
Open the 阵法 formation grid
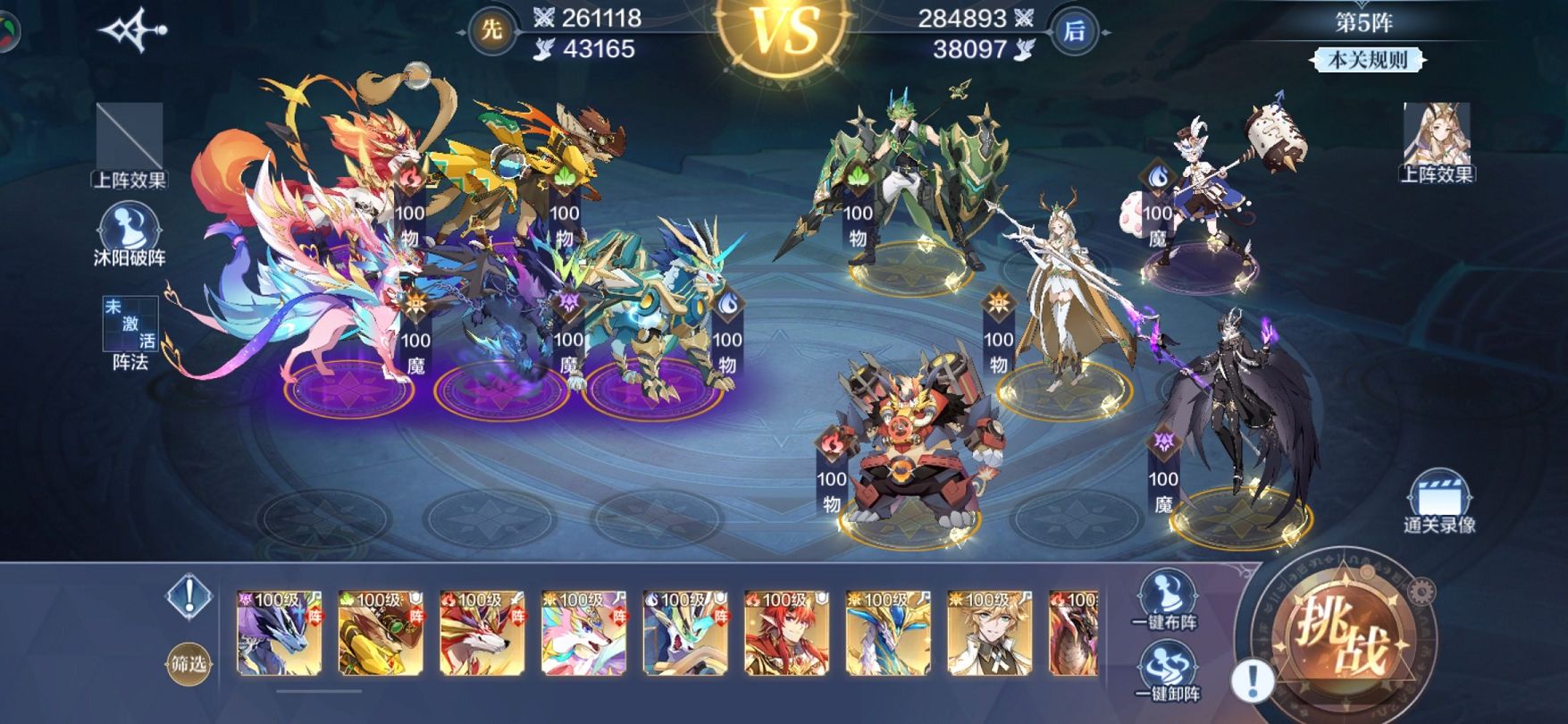click(130, 333)
